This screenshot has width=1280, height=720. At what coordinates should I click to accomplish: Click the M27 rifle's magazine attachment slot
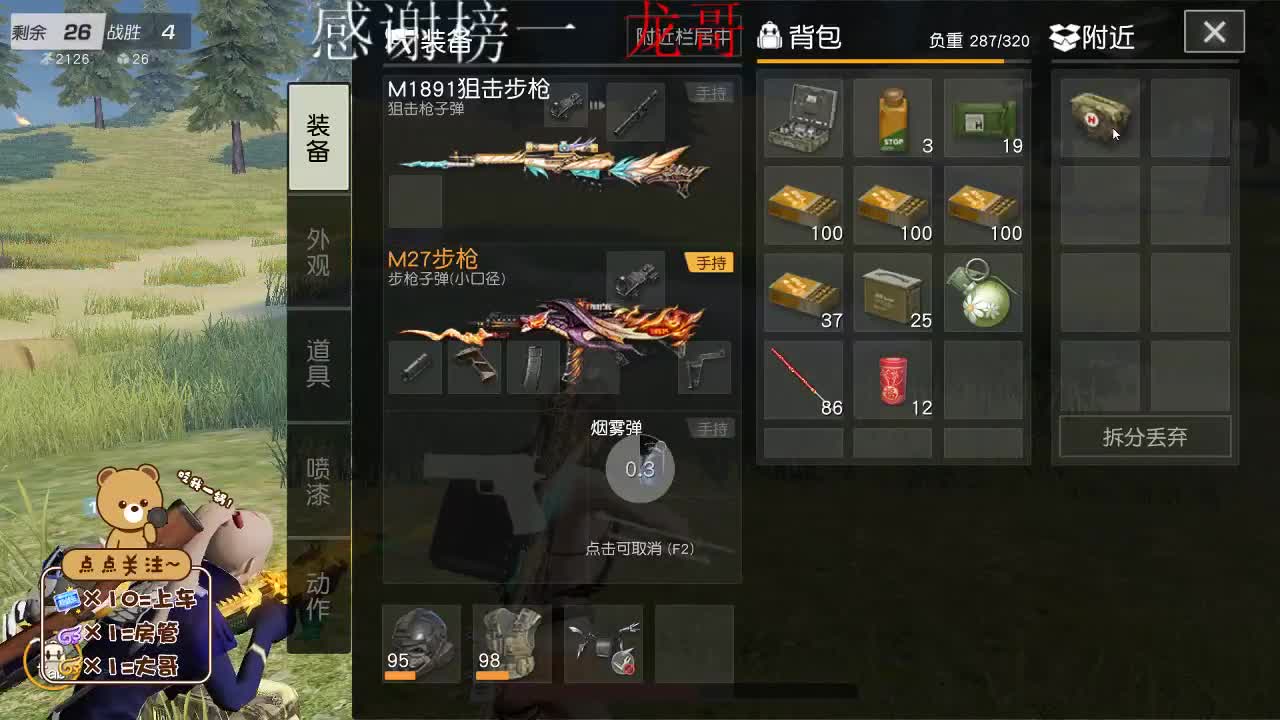click(x=535, y=368)
